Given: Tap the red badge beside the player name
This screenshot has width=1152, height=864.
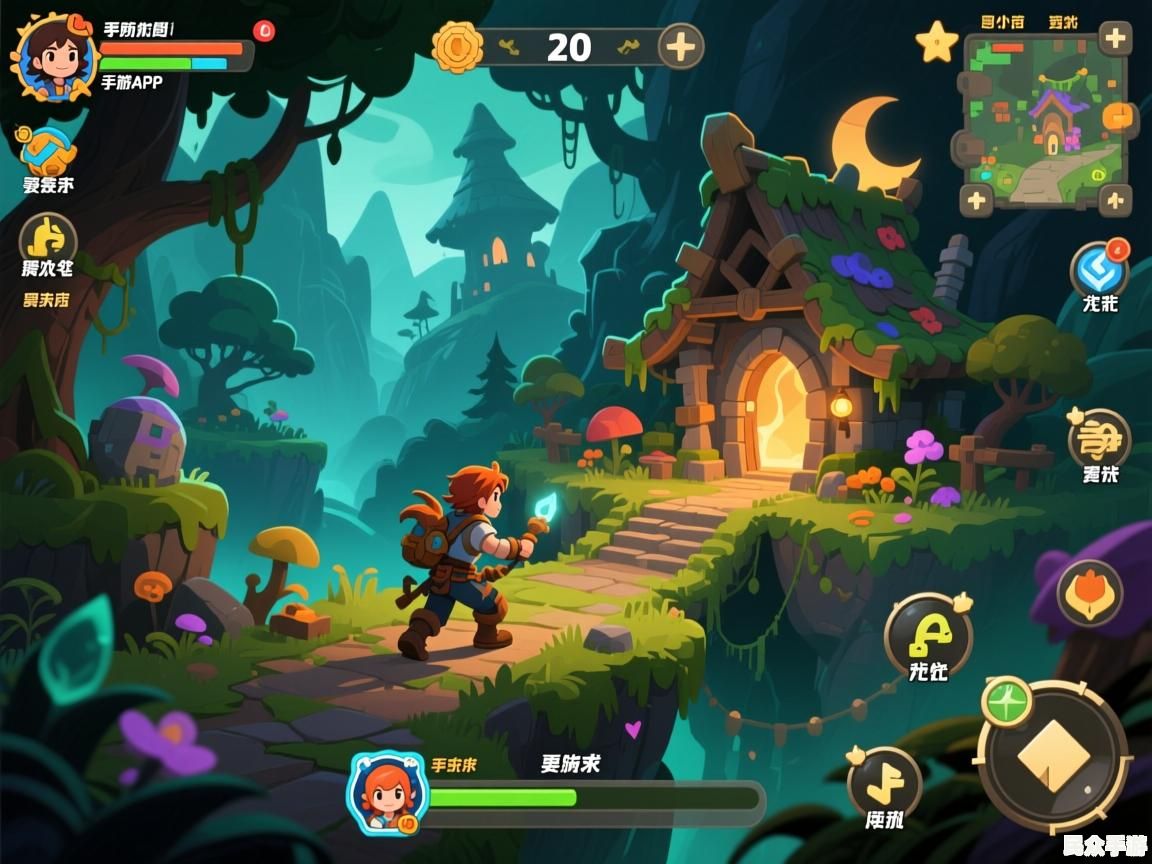Looking at the screenshot, I should pyautogui.click(x=264, y=31).
